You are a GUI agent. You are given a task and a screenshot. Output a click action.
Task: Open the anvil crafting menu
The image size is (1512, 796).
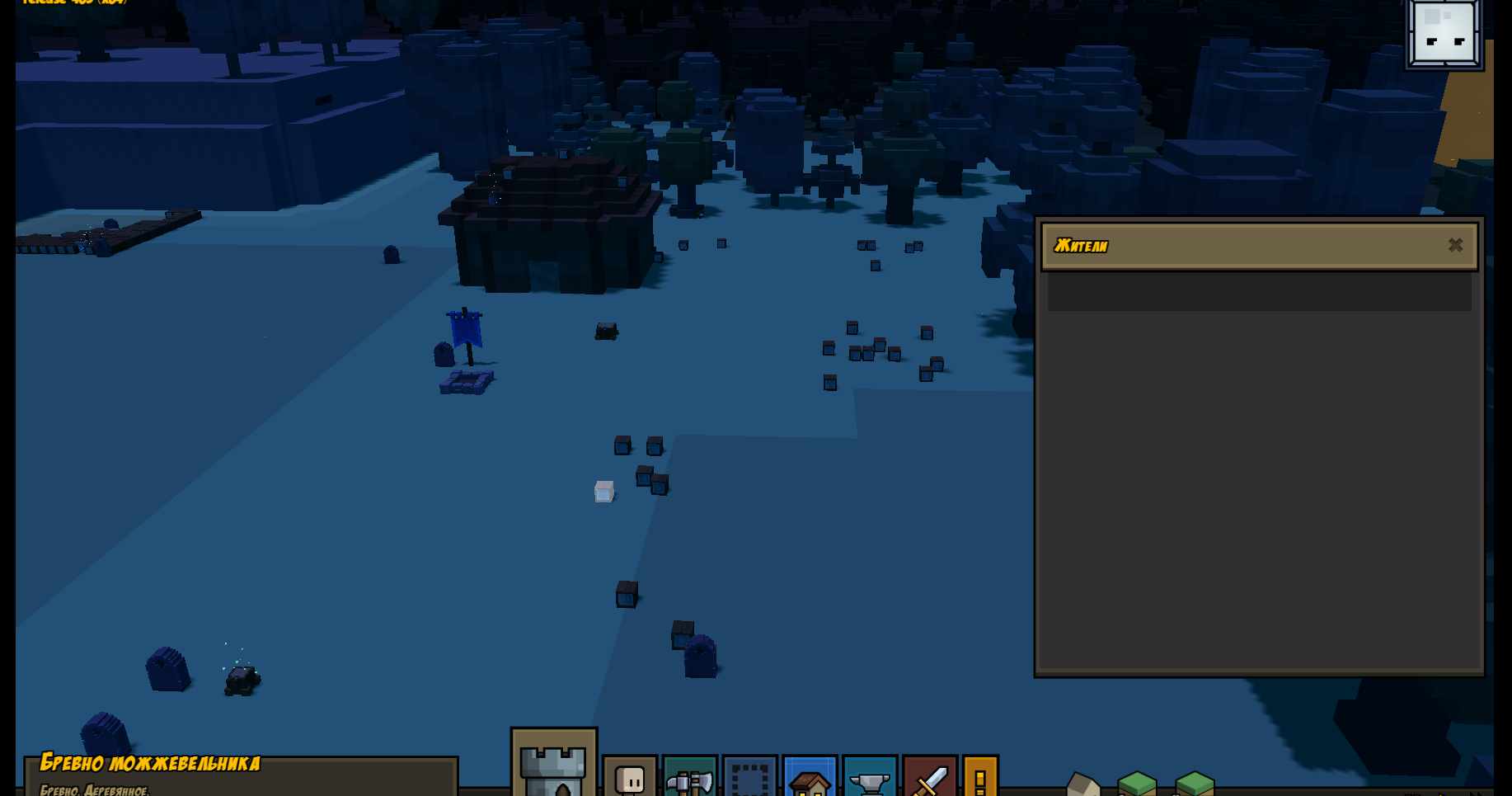pos(870,778)
